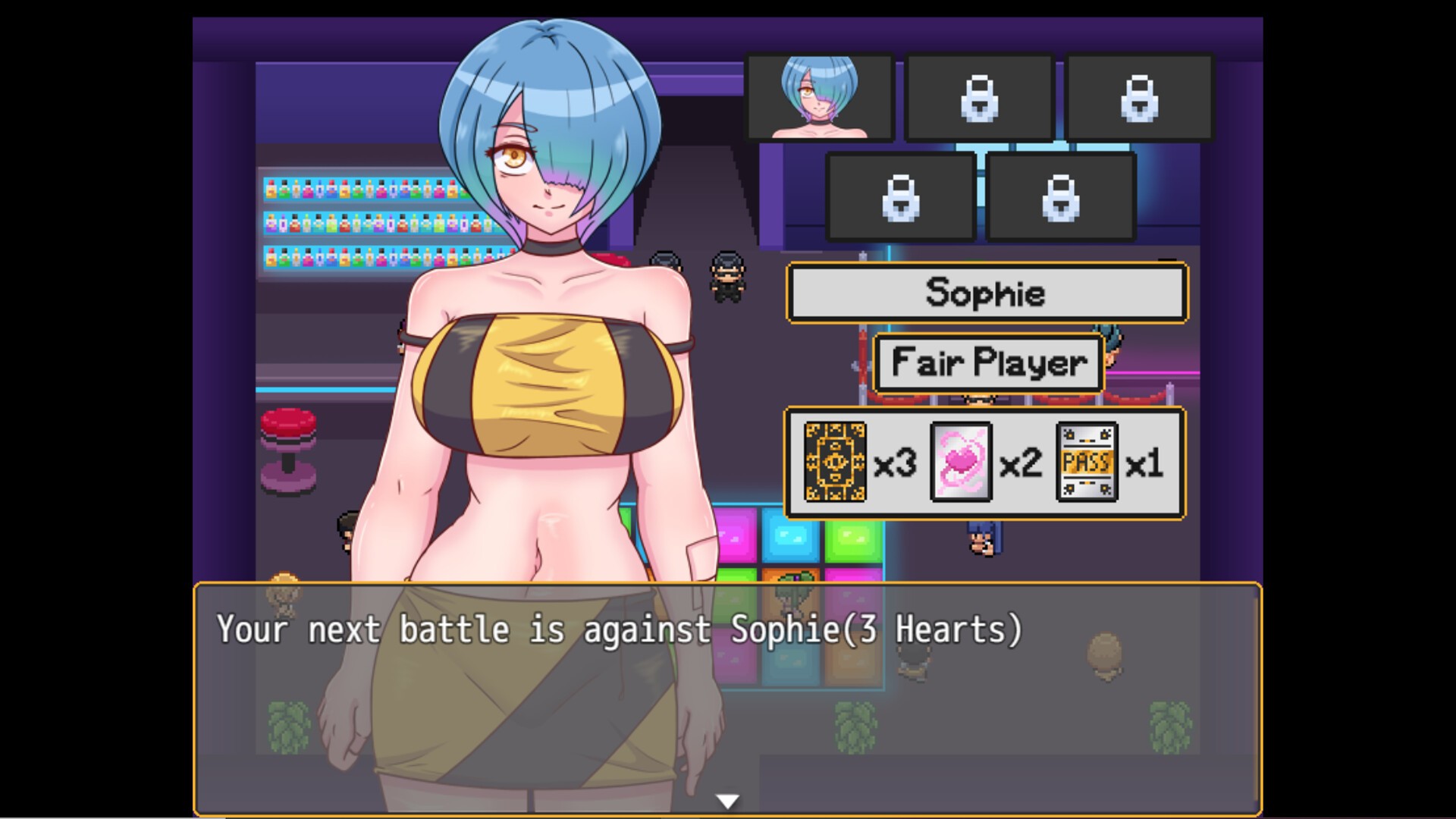This screenshot has height=819, width=1456.
Task: Select Sophie's unlocked portrait tile
Action: pyautogui.click(x=820, y=98)
